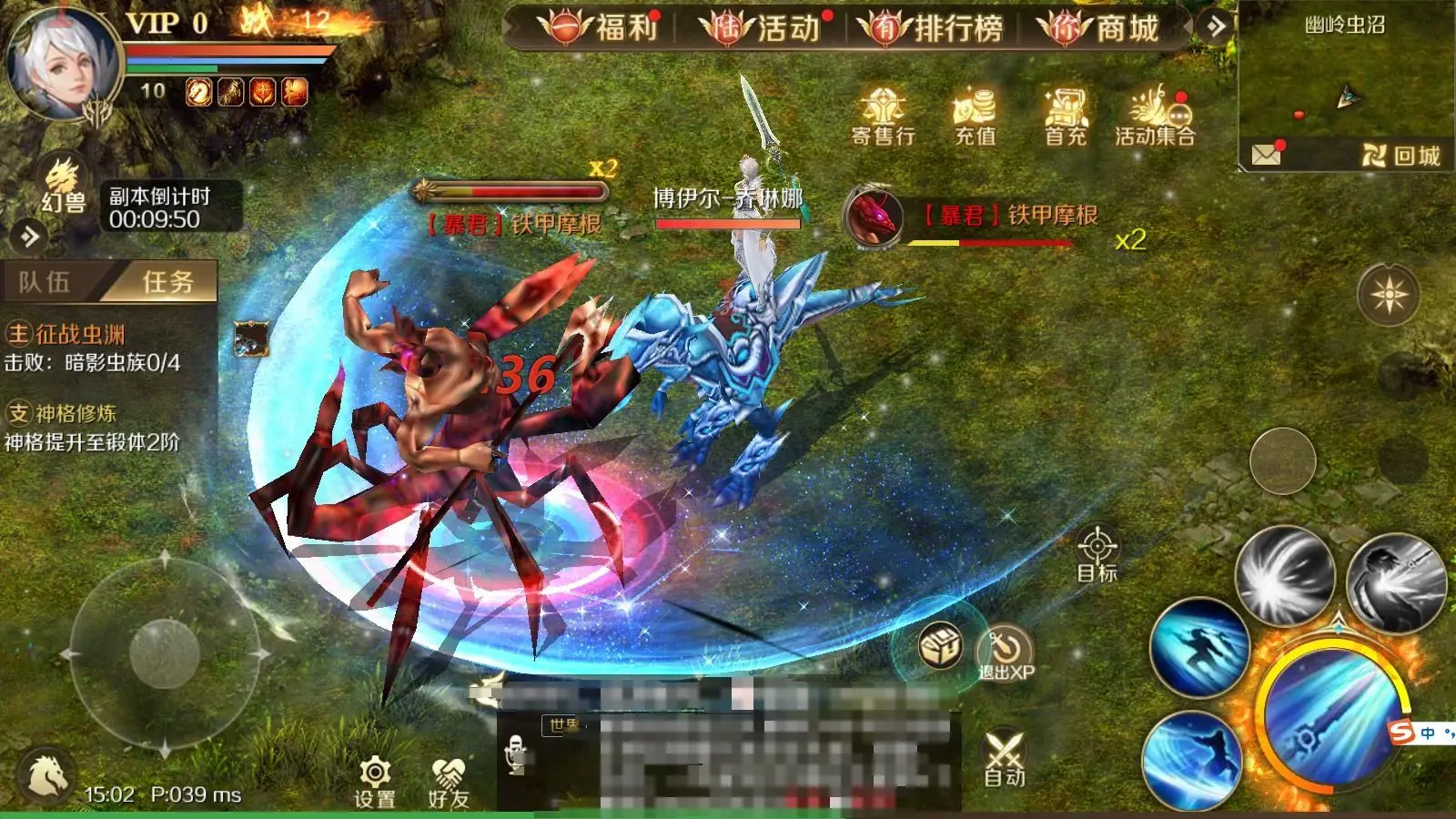Open the 活动集合 activity collection
This screenshot has width=1456, height=819.
pos(1155,117)
